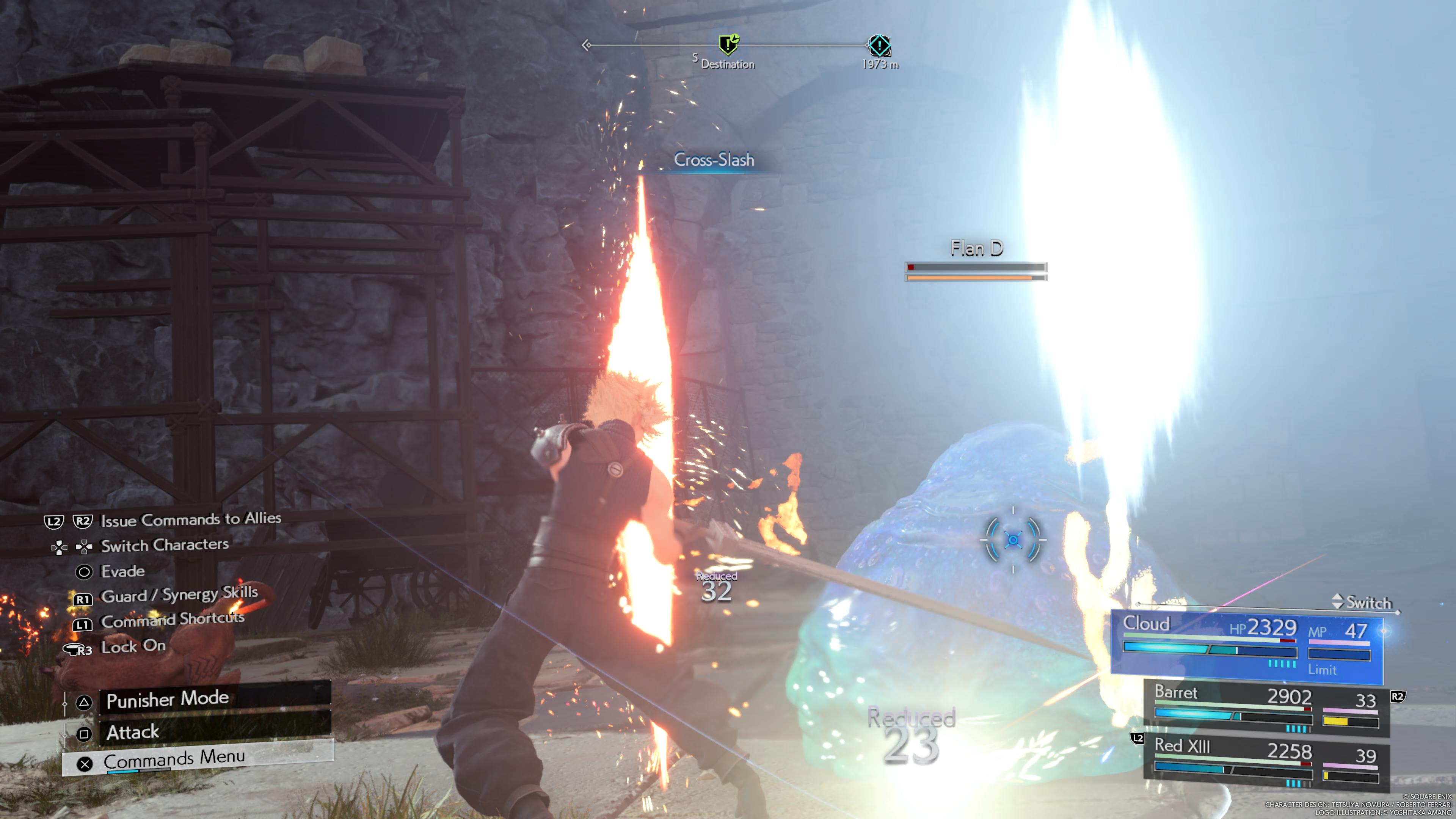Click the lock-on target reticle
Image resolution: width=1456 pixels, height=819 pixels.
pyautogui.click(x=1013, y=540)
